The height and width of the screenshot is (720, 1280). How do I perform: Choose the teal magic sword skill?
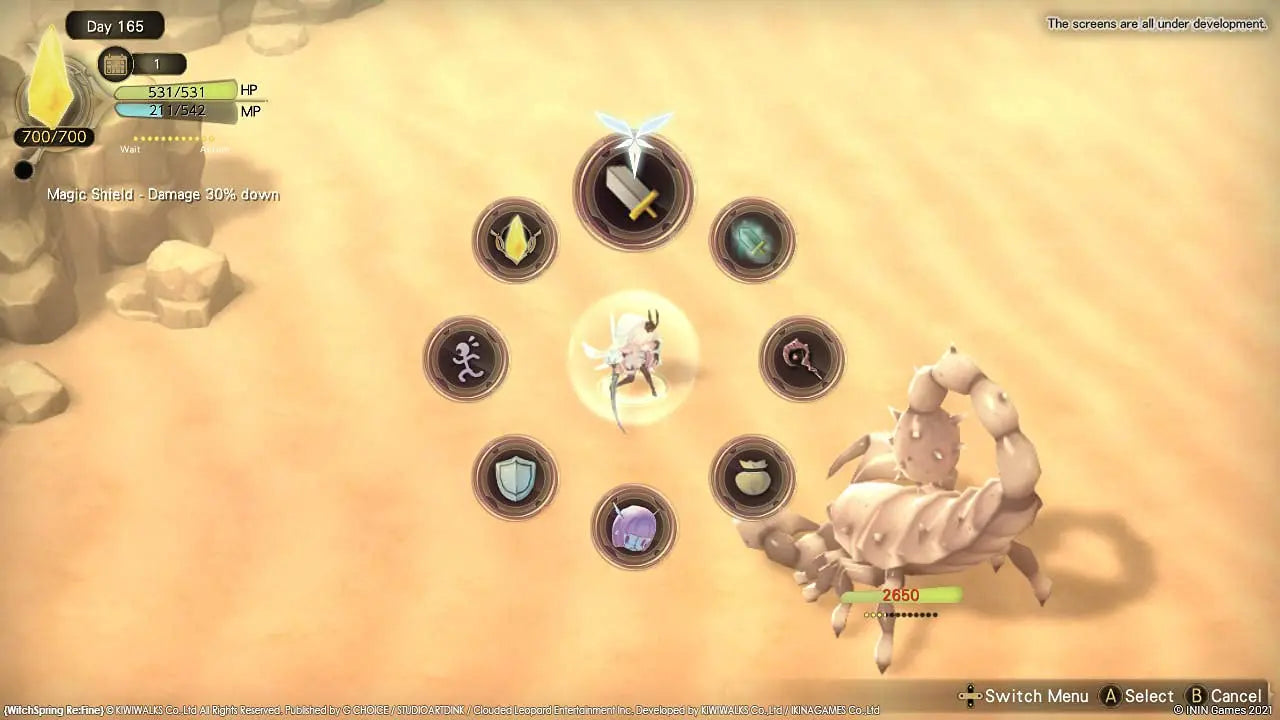752,240
